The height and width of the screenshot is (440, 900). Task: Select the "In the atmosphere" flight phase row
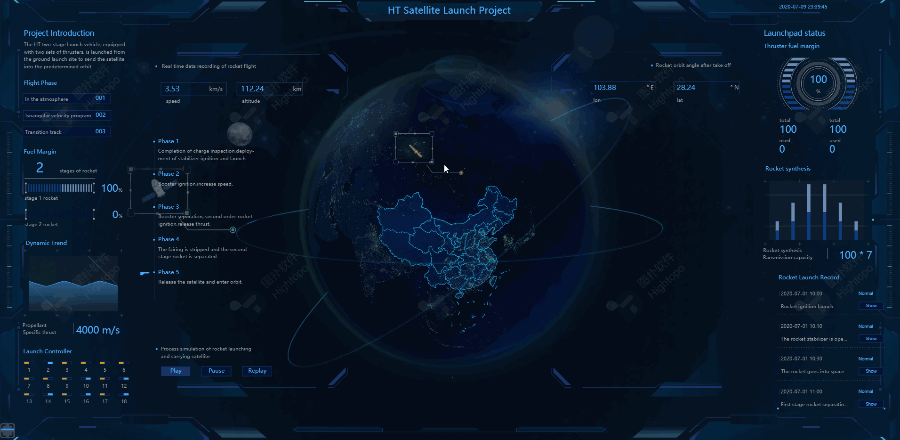(x=66, y=99)
